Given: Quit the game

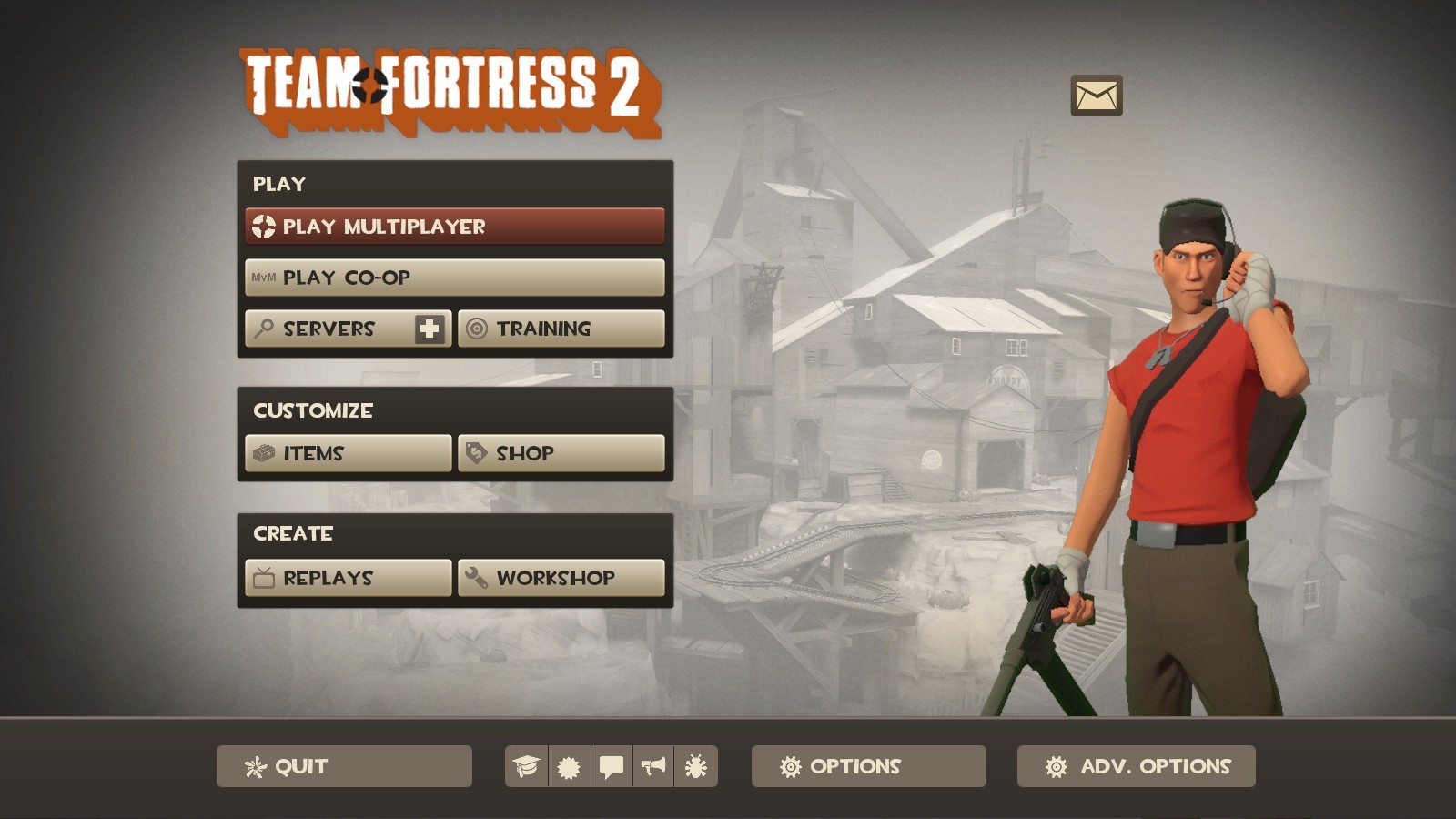Looking at the screenshot, I should 344,766.
